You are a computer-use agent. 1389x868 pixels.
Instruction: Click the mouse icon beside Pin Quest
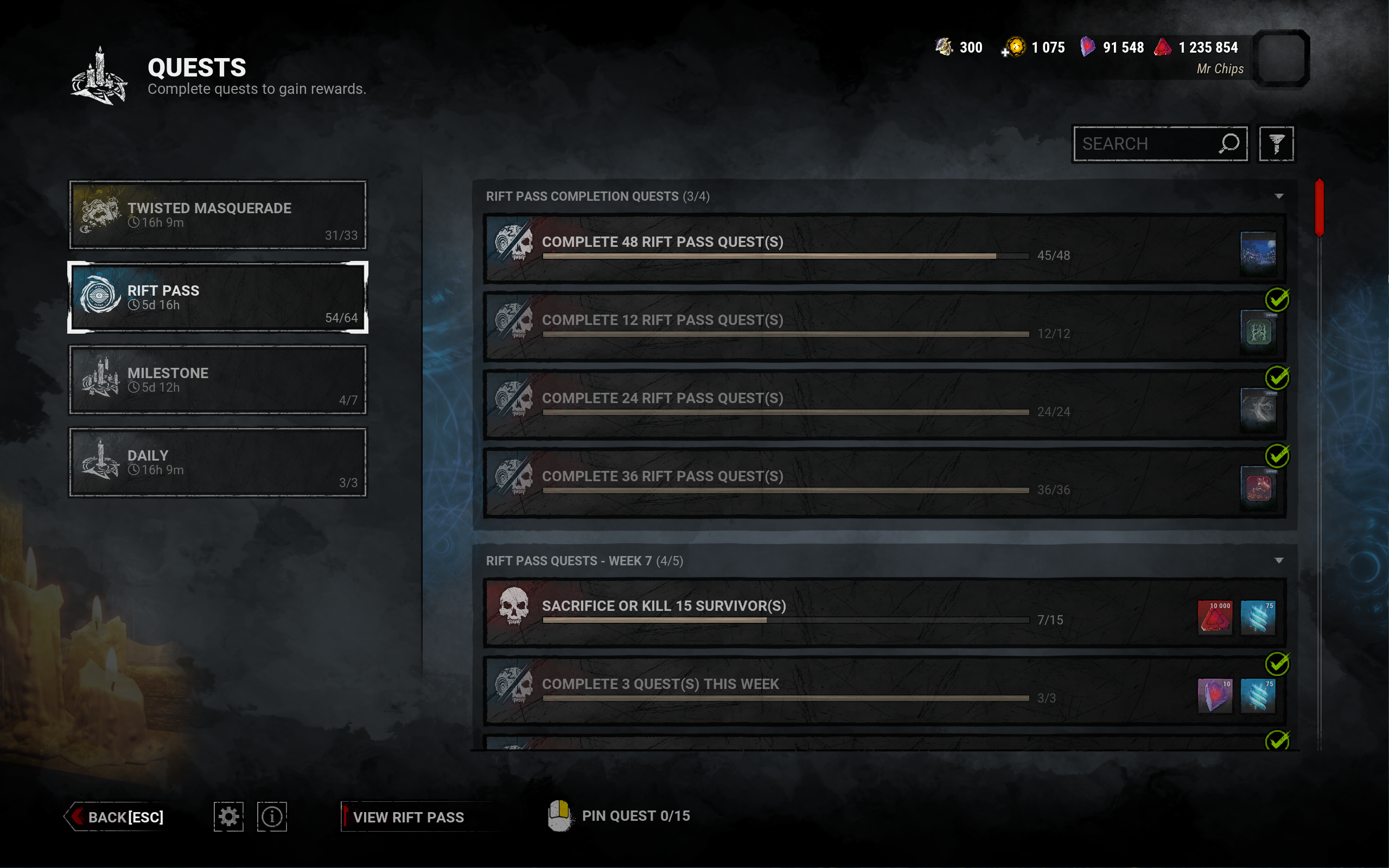(559, 816)
